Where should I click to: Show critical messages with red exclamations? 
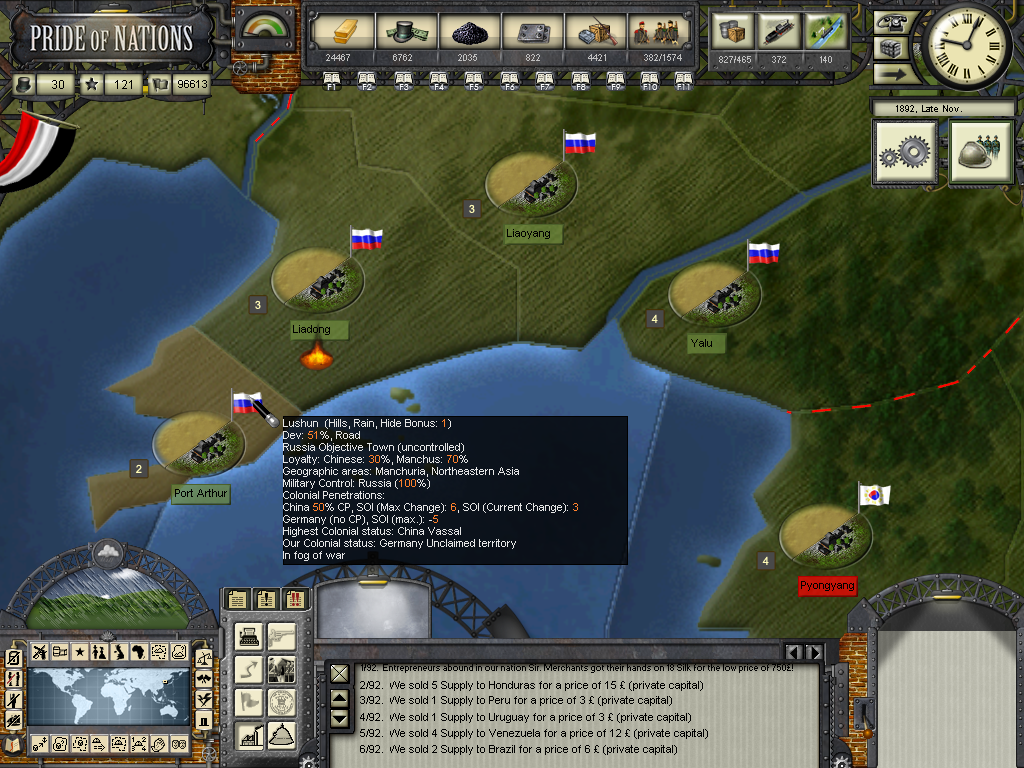[294, 599]
